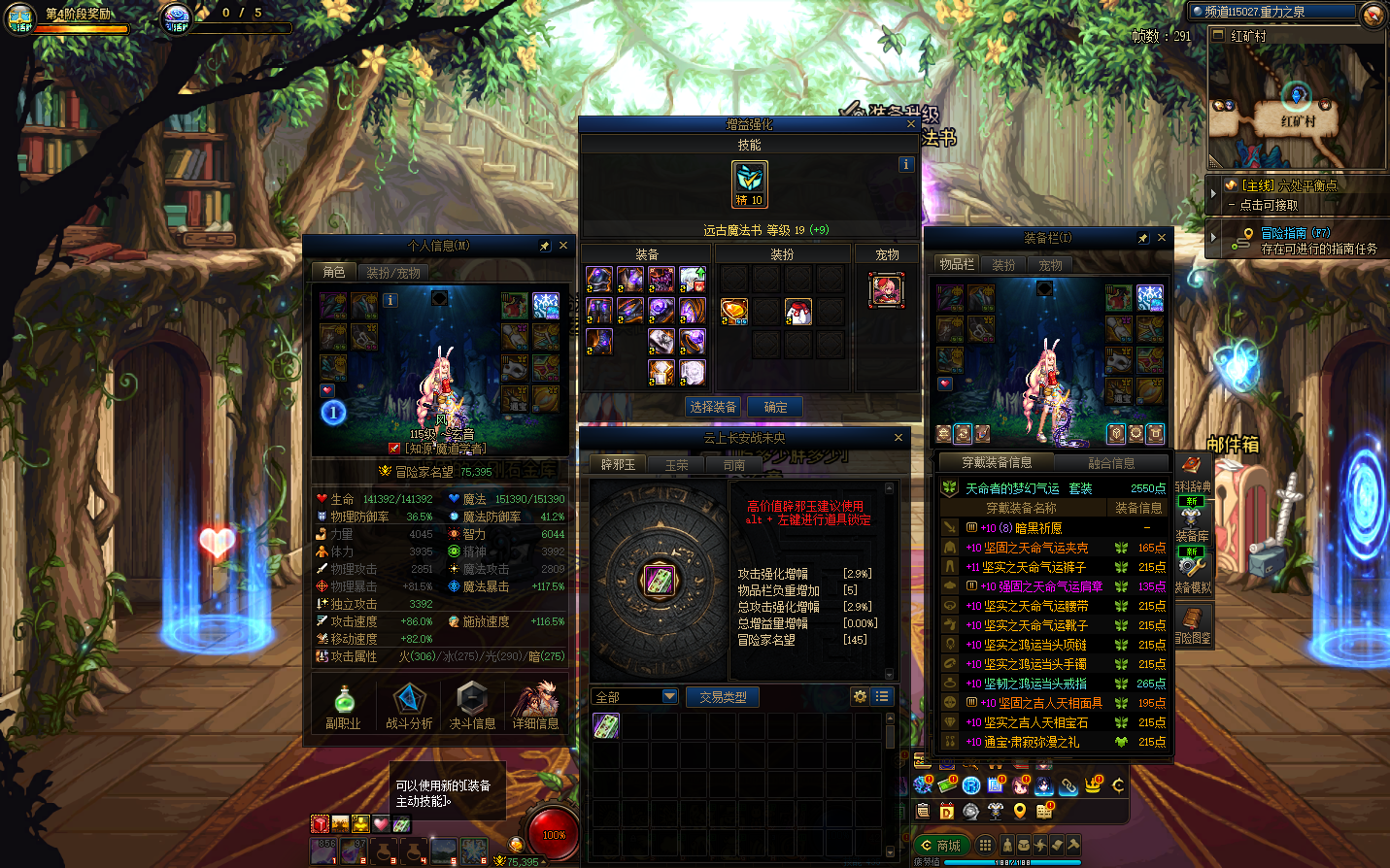Open the 冒险指南 quest guide entry

point(1295,233)
